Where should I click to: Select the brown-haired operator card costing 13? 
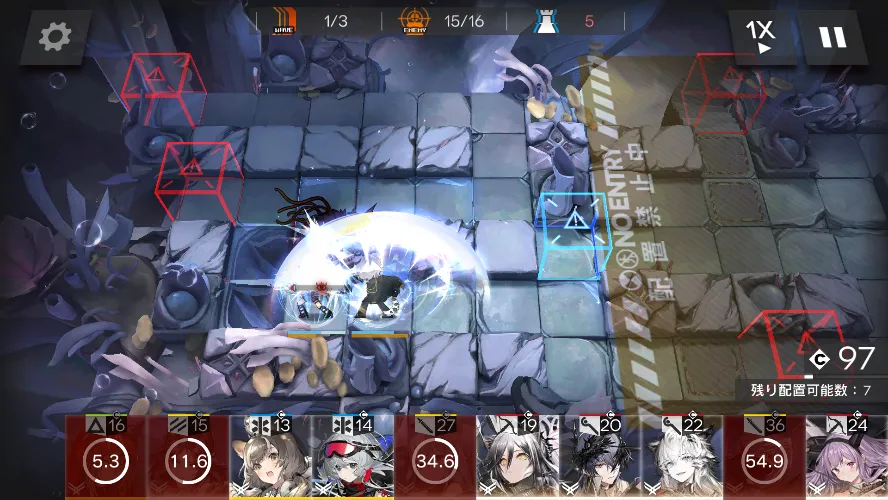click(x=270, y=460)
